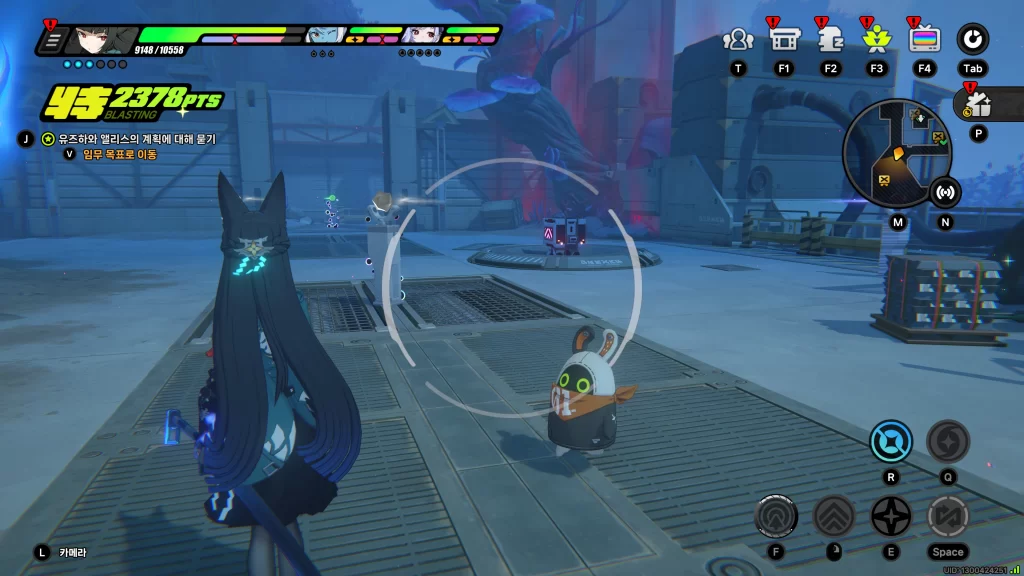The width and height of the screenshot is (1024, 576).
Task: Open the main menu hamburger icon
Action: pyautogui.click(x=52, y=41)
